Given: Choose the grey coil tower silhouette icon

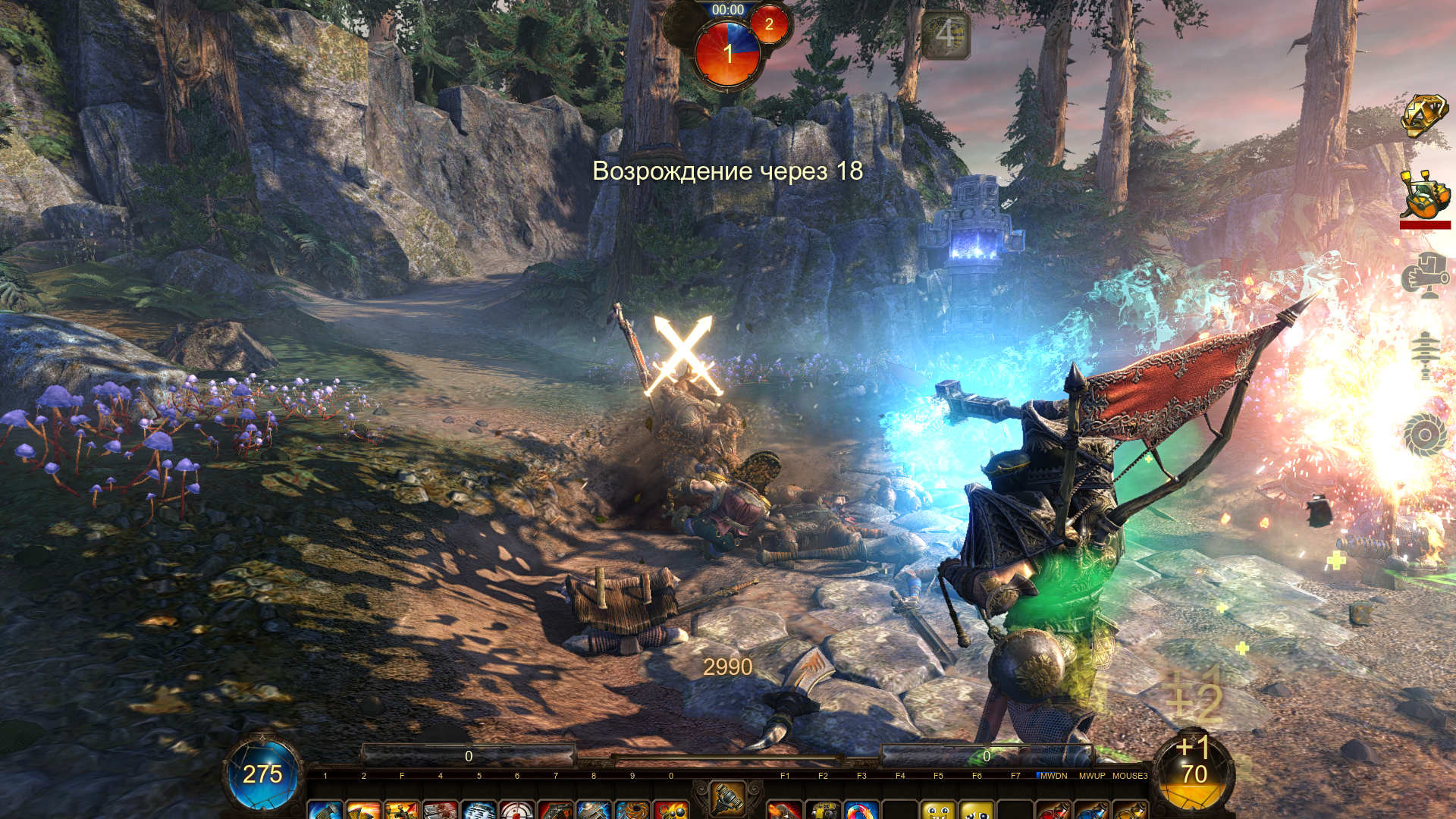Looking at the screenshot, I should 1425,355.
